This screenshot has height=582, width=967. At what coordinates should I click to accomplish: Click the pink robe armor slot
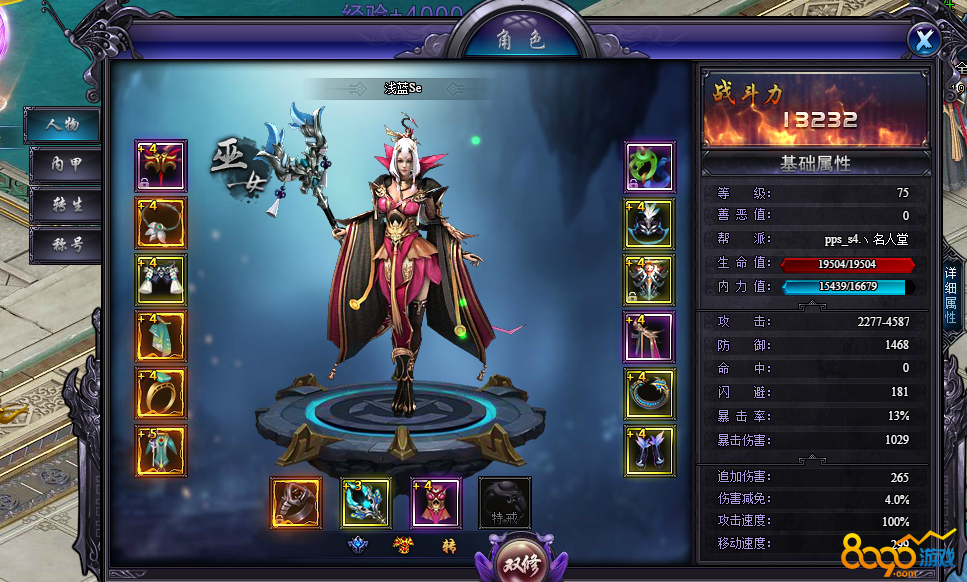(436, 503)
